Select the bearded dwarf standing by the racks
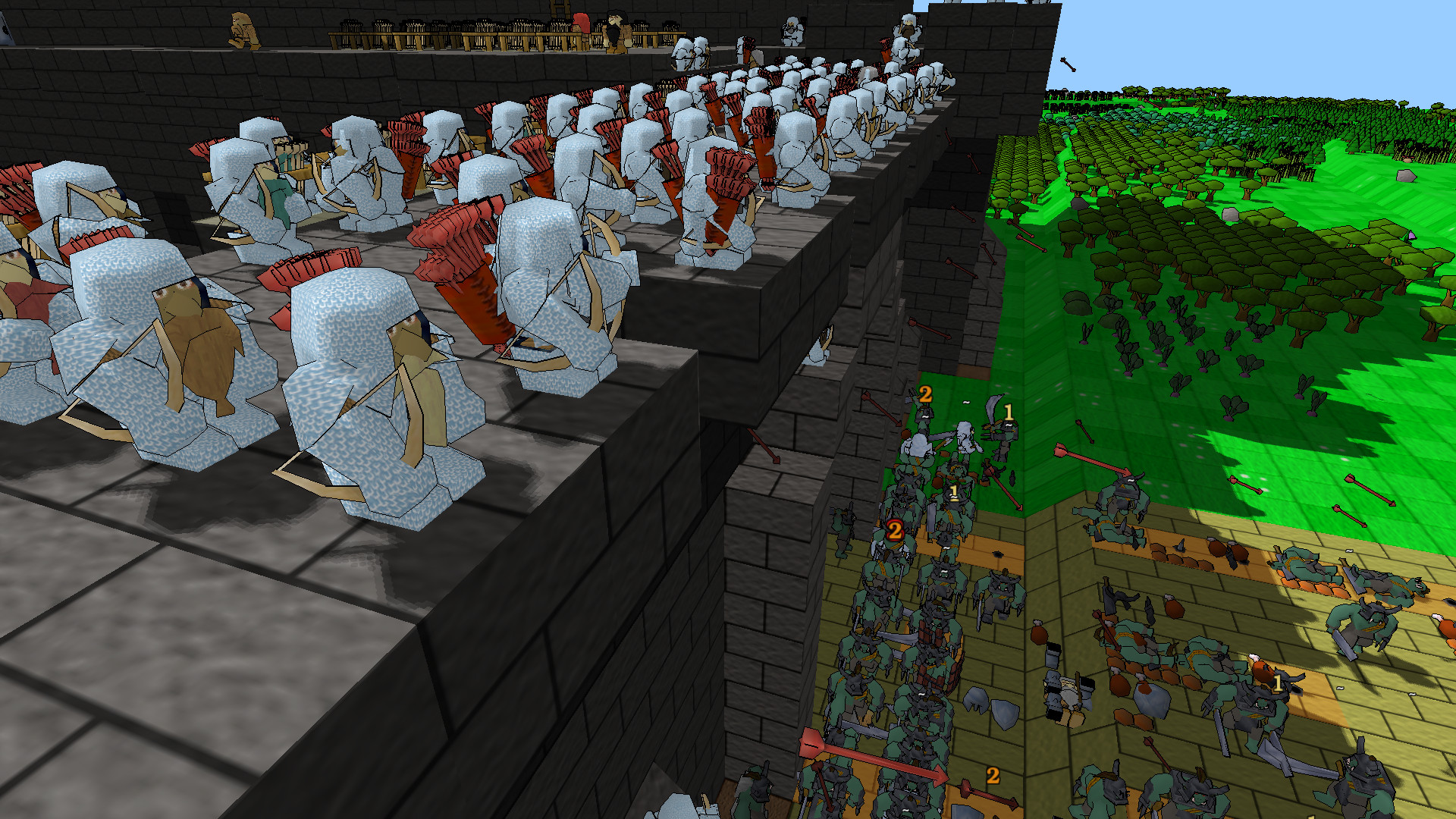1456x819 pixels. (x=616, y=29)
